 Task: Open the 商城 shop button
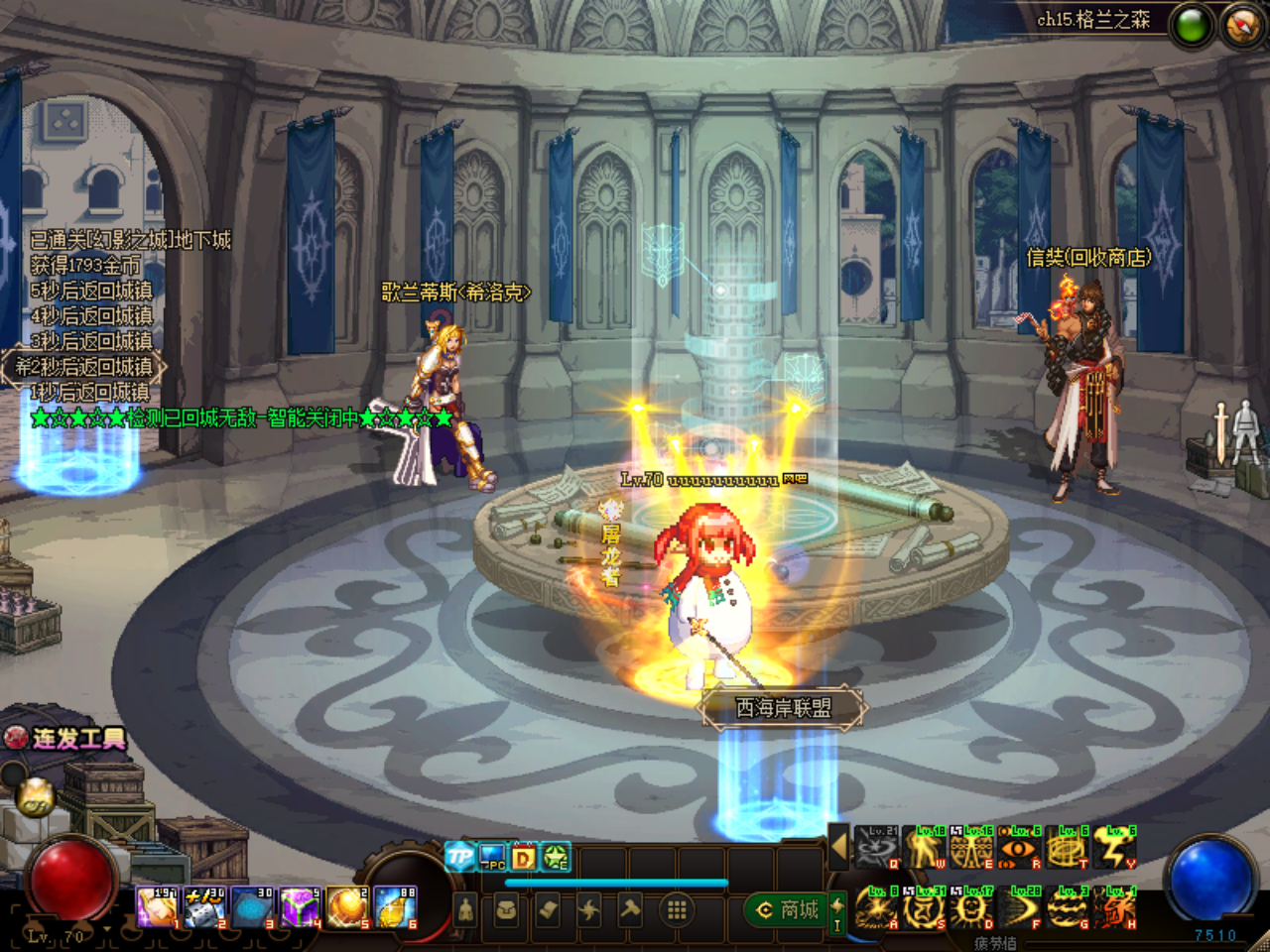coord(789,909)
